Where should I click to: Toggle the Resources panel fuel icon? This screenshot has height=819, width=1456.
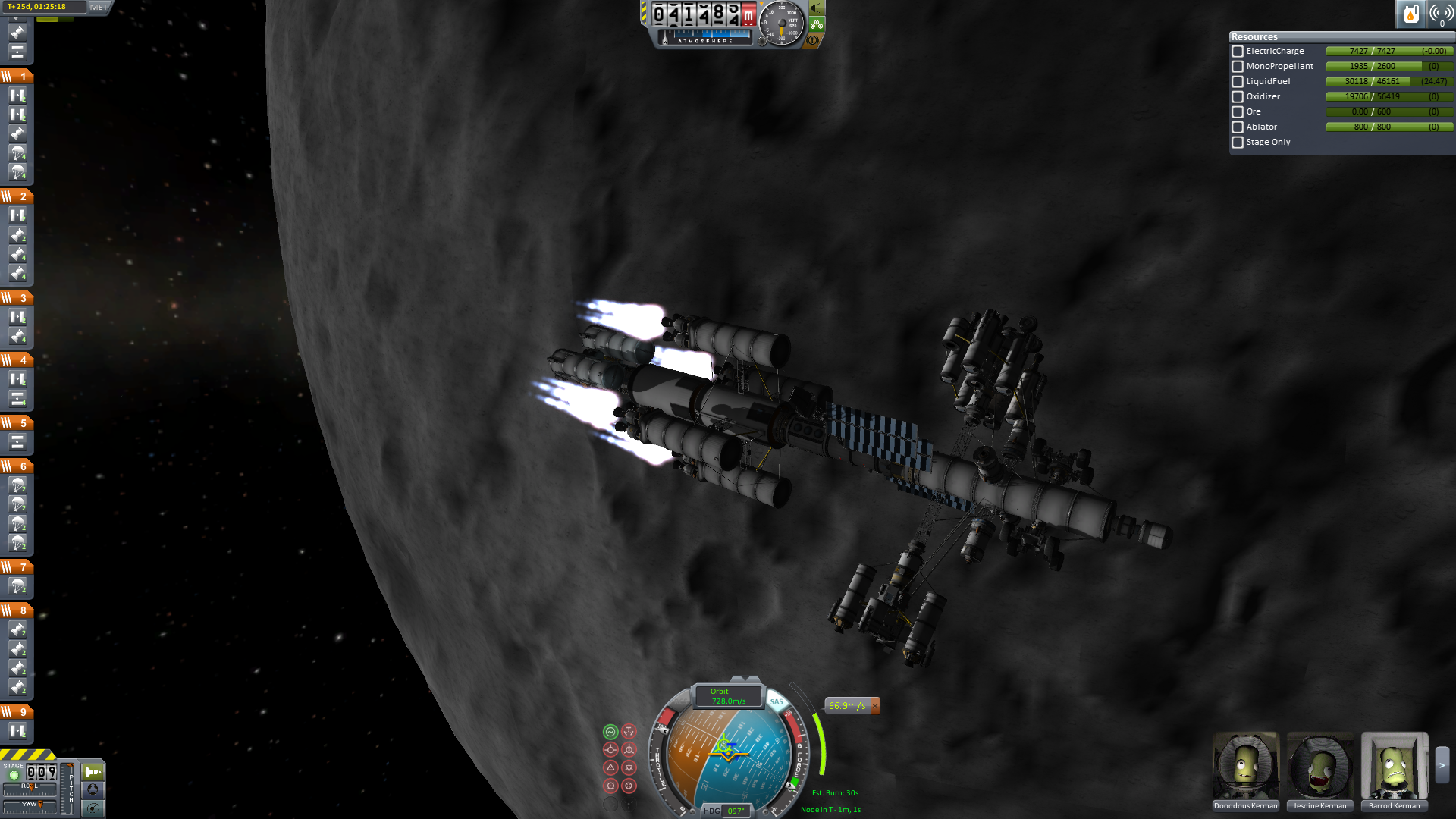[x=1410, y=14]
